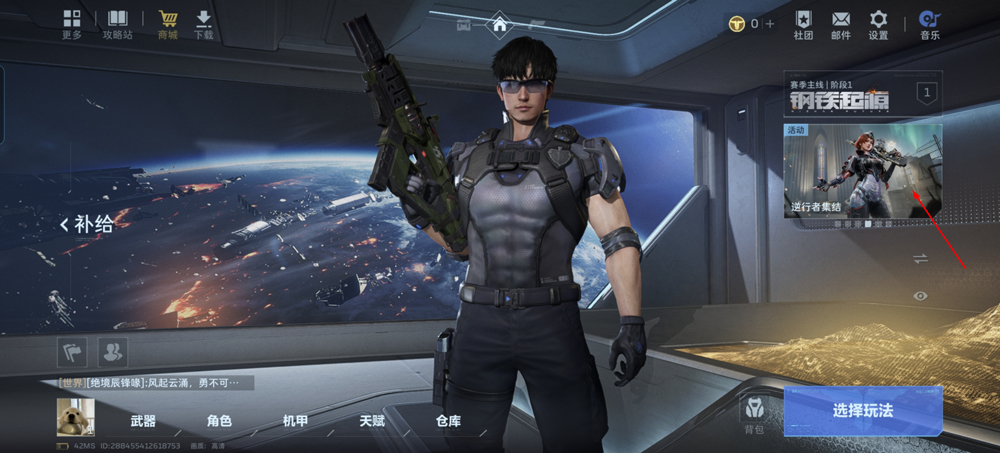1000x453 pixels.
Task: Open the 攻略站 guide station
Action: point(118,24)
